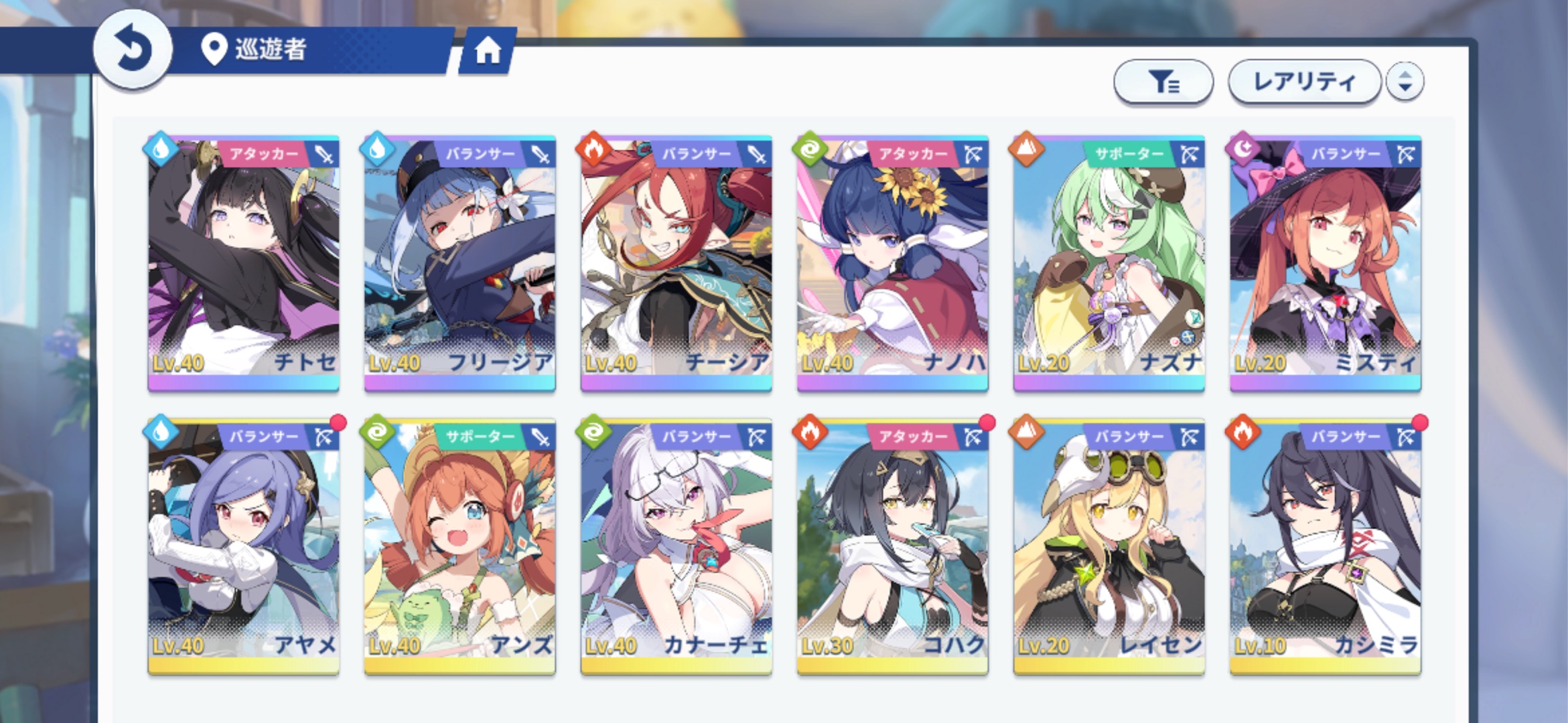This screenshot has height=723, width=1568.
Task: Select the ナノハ character card
Action: coord(893,264)
